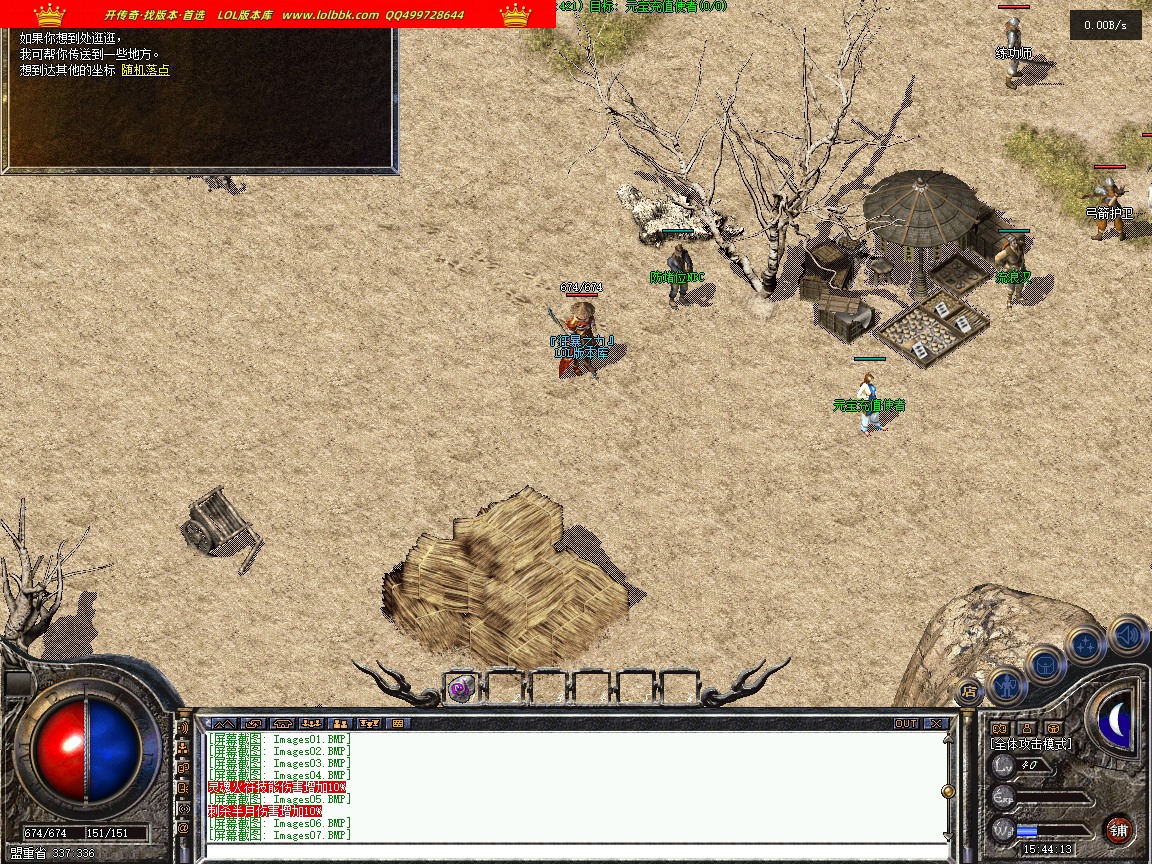The width and height of the screenshot is (1152, 864).
Task: Use the purple scroll in the belt slot
Action: point(461,688)
